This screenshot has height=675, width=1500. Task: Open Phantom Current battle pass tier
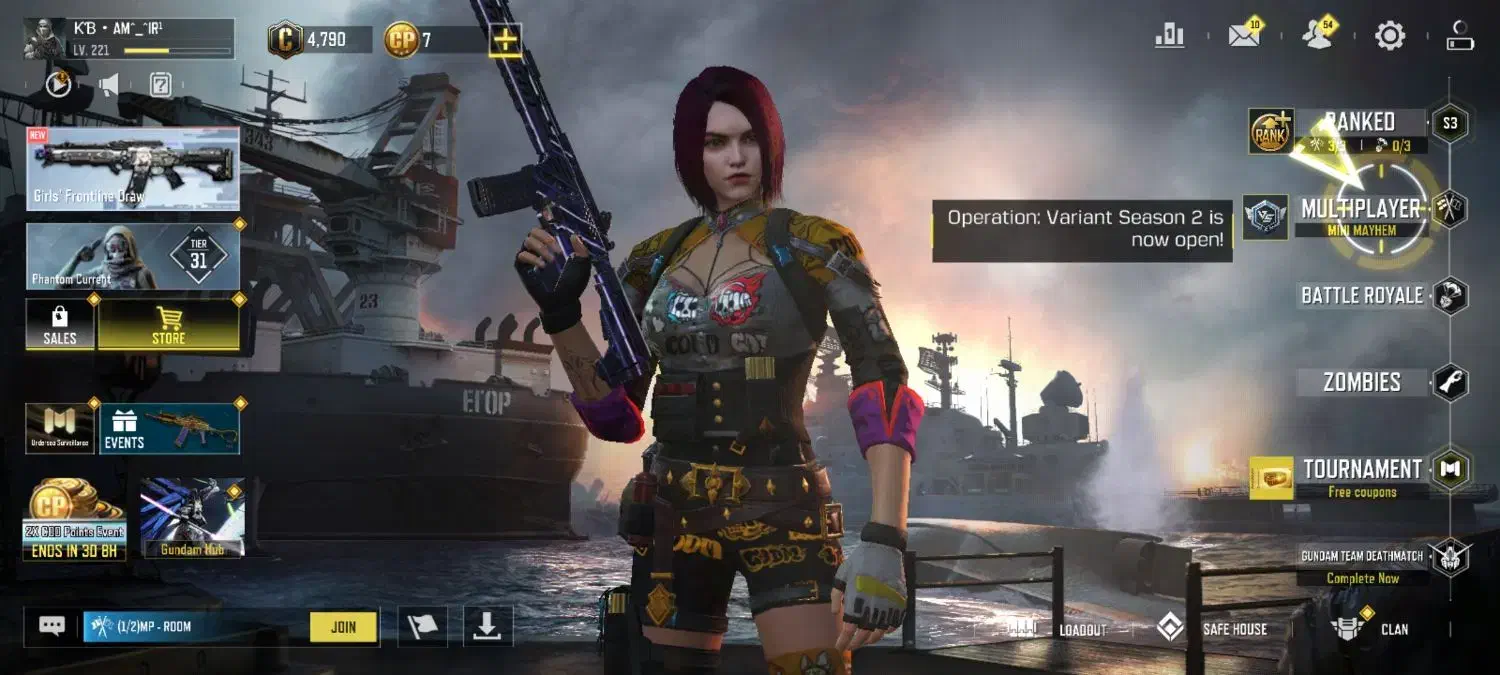point(133,256)
